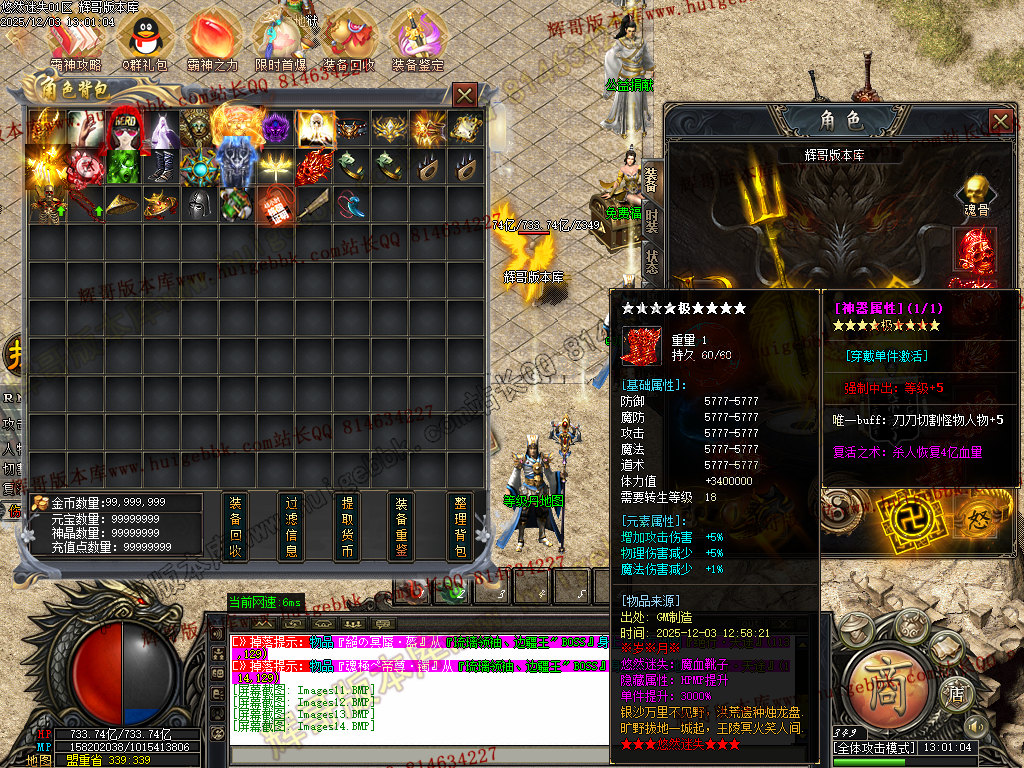Open the 霸神攻略 guide icon
Image resolution: width=1024 pixels, height=768 pixels.
(x=77, y=38)
